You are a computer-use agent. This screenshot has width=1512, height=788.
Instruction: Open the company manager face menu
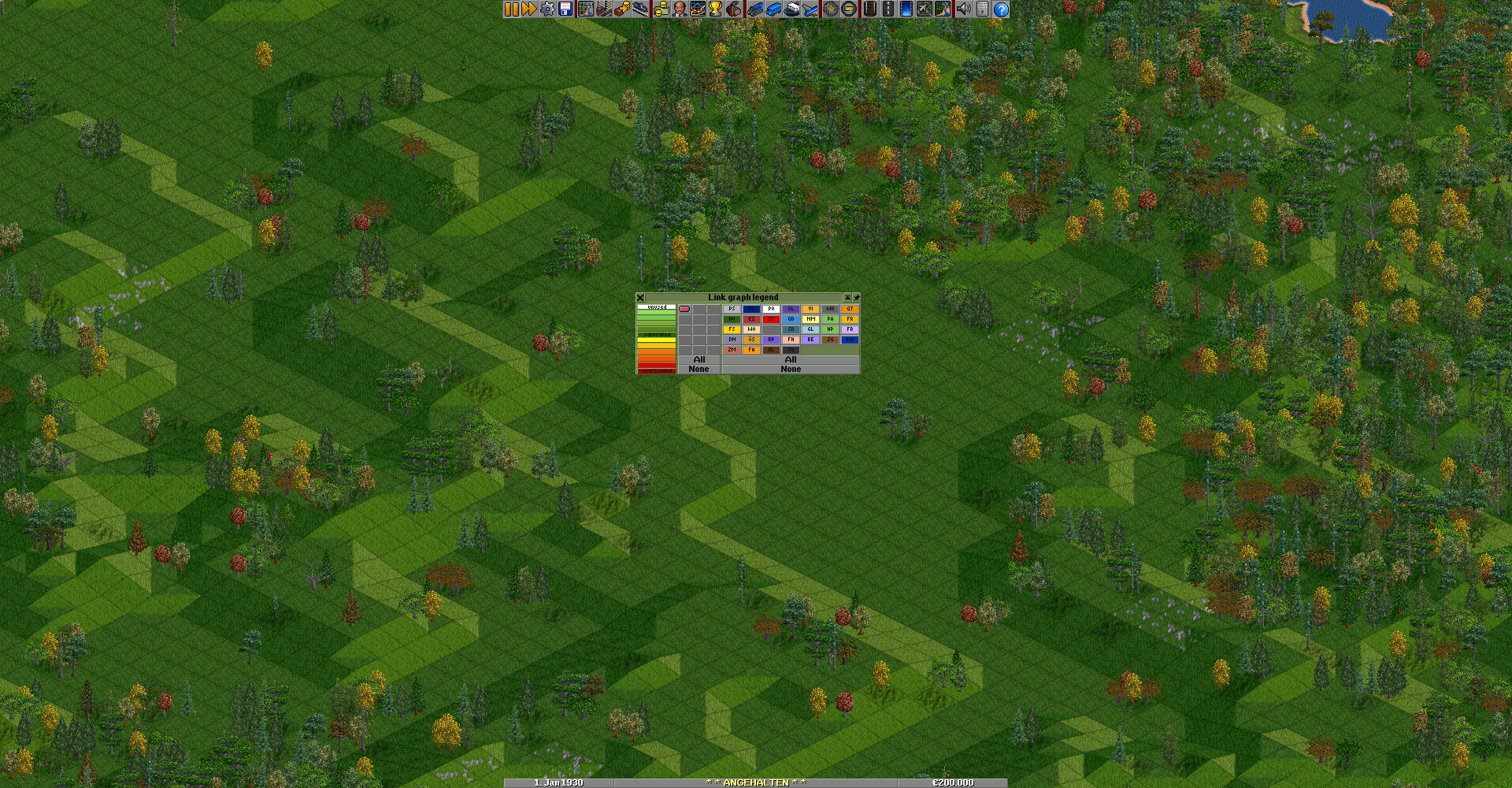679,9
